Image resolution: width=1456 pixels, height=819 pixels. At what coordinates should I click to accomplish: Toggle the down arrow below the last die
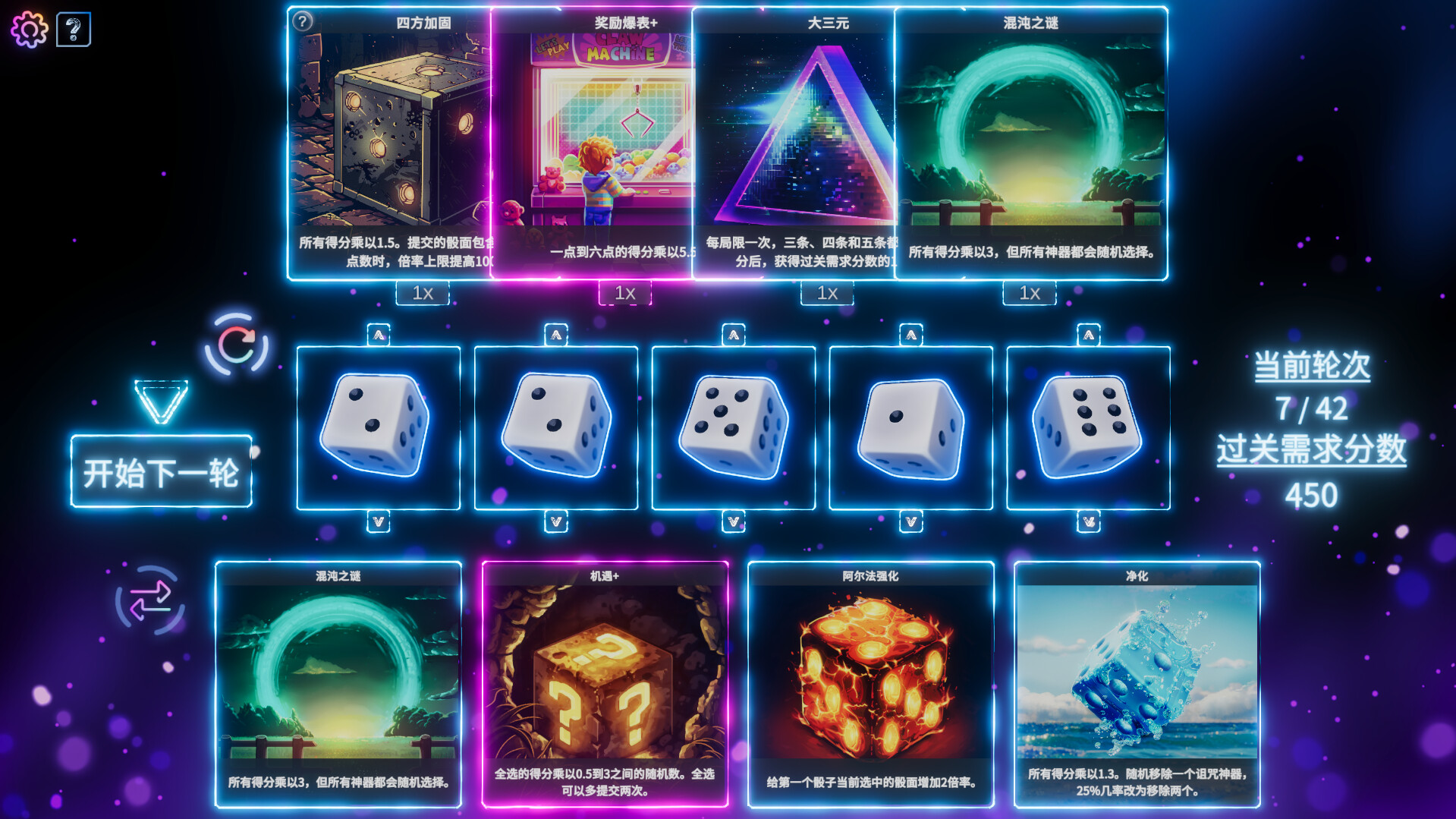click(1087, 521)
